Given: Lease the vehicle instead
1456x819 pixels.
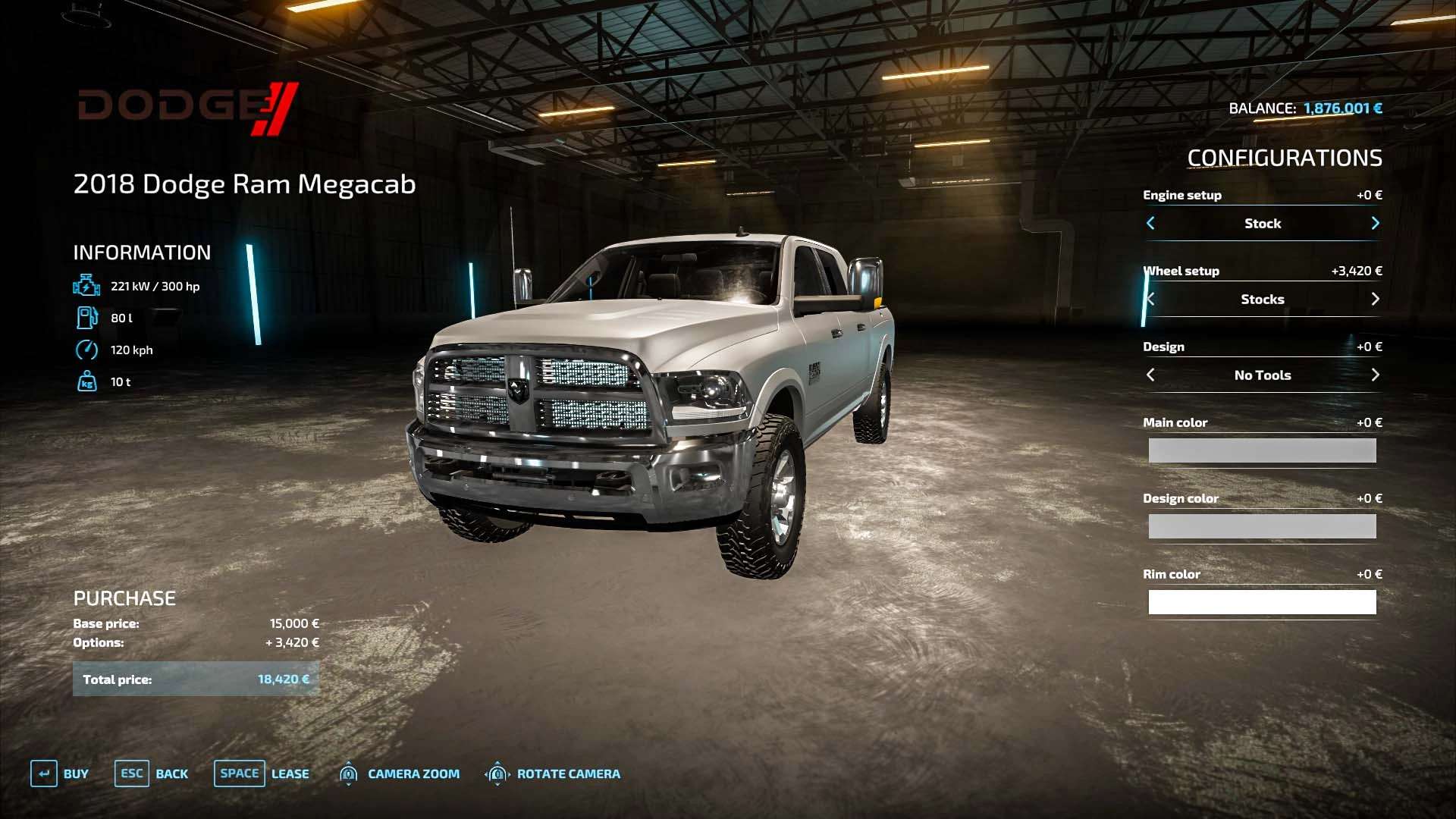Looking at the screenshot, I should 262,773.
